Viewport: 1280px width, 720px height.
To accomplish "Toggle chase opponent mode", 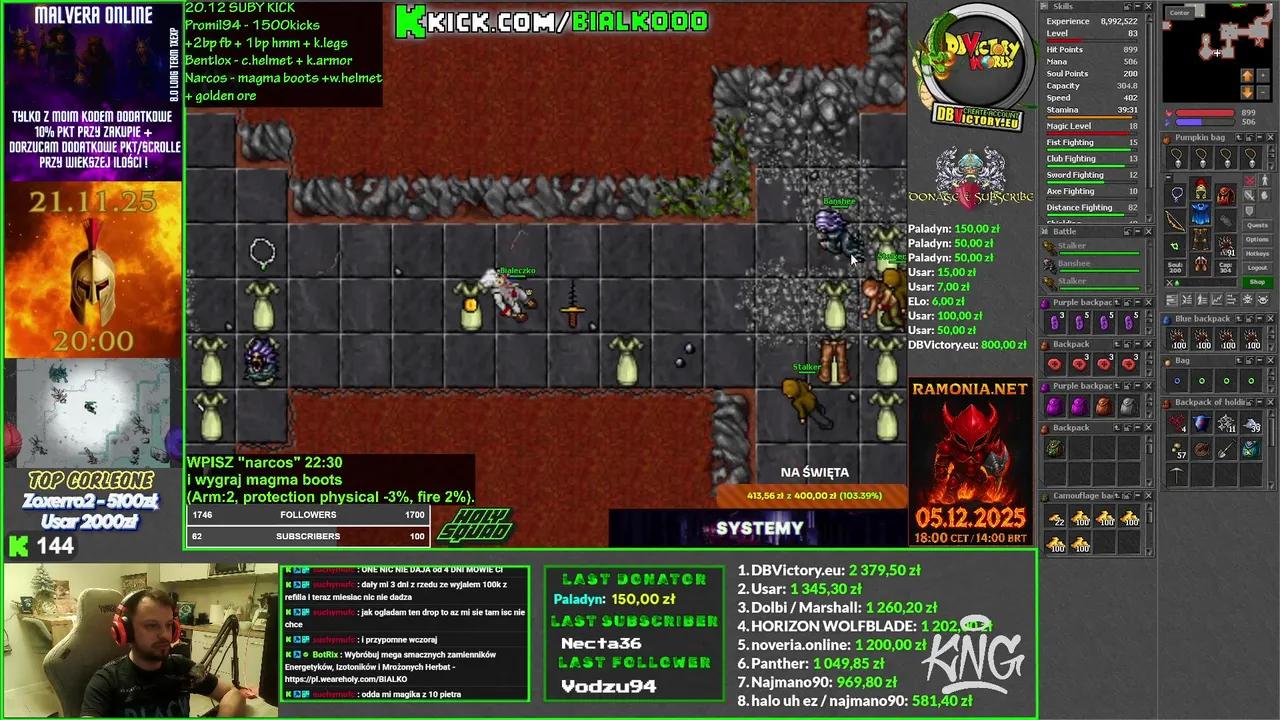I will pos(1264,181).
